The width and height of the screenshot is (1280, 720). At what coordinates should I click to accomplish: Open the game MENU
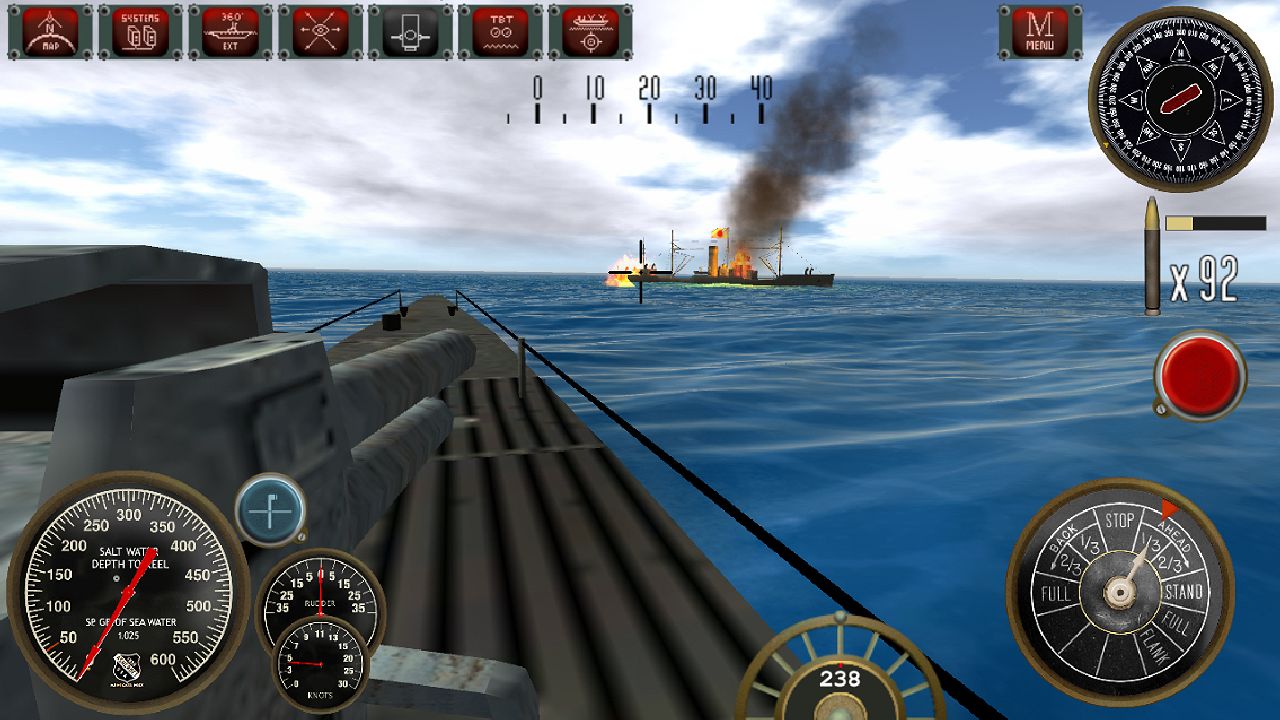tap(1040, 30)
